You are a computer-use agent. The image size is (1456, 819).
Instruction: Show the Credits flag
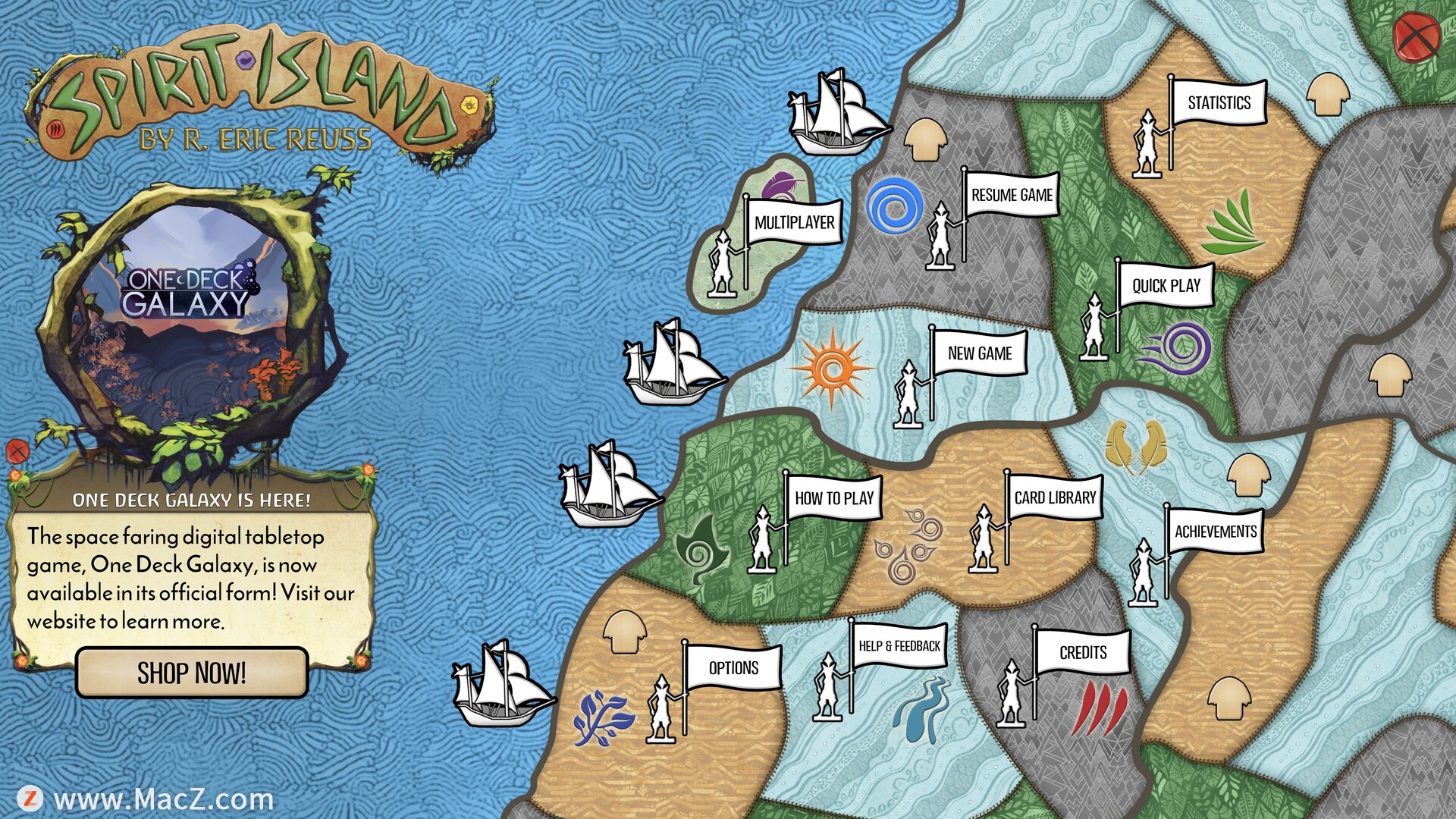[1082, 653]
